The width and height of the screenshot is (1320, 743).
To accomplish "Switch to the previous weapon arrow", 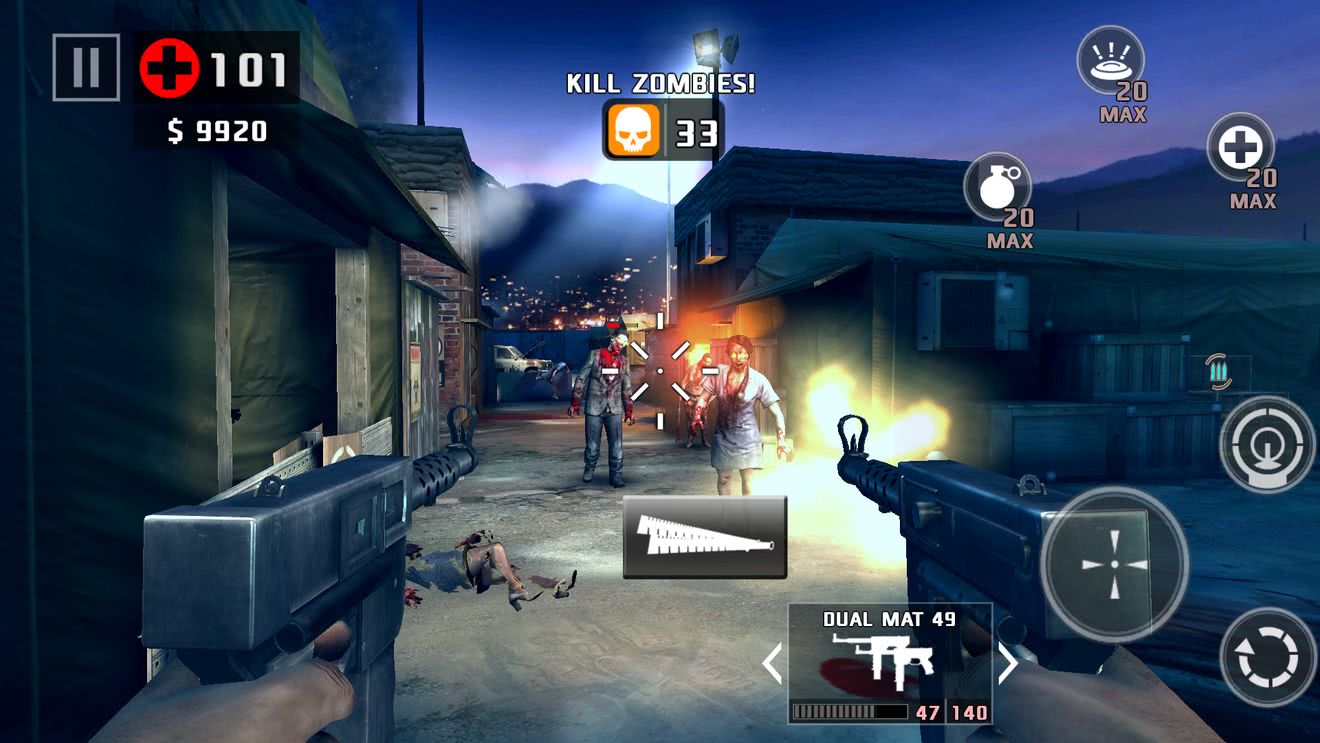I will click(772, 663).
